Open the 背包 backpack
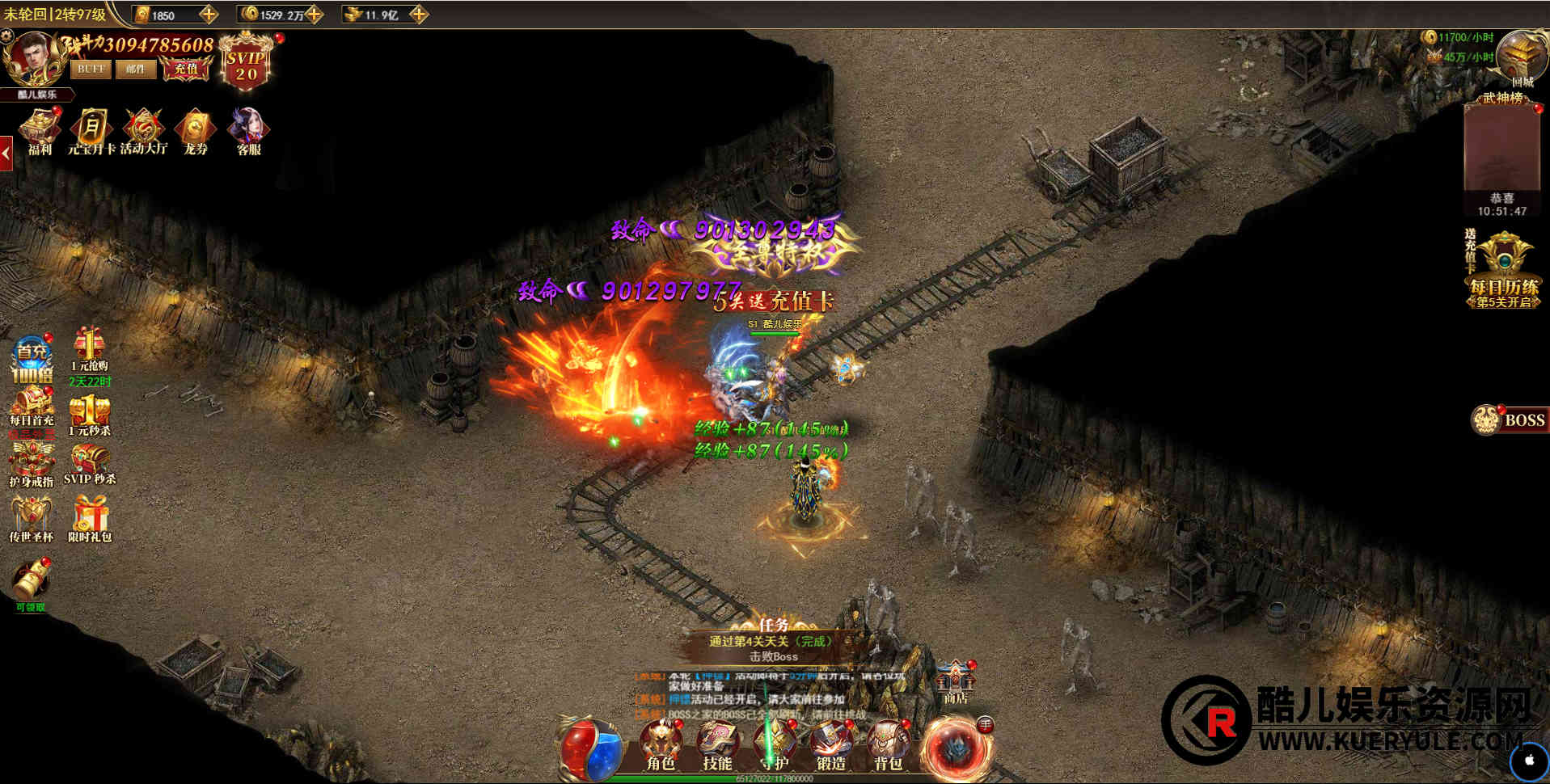The width and height of the screenshot is (1550, 784). click(888, 745)
